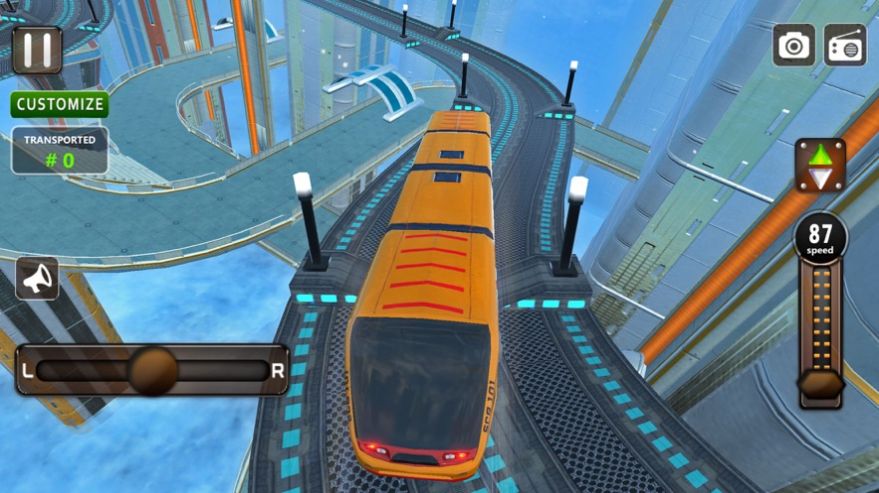
Task: Sound the megaphone horn
Action: pyautogui.click(x=37, y=279)
